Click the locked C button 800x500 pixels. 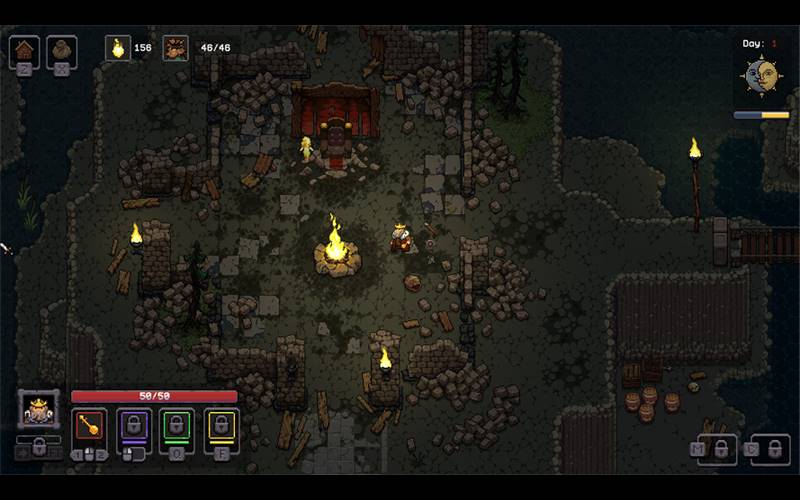(x=770, y=449)
